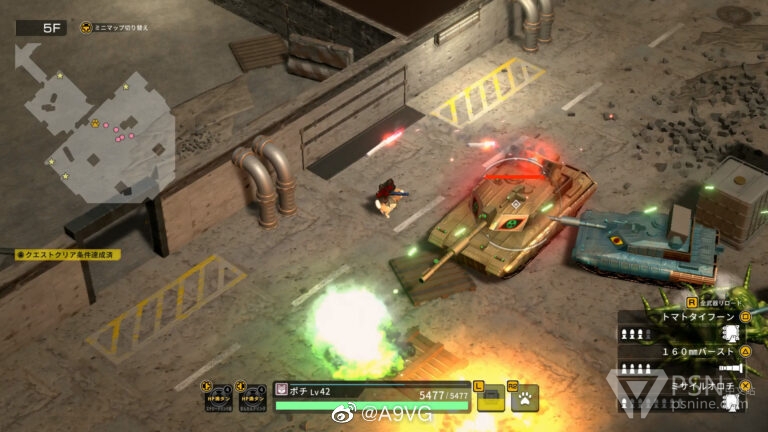Use the second HP recovery tank item
Image resolution: width=768 pixels, height=432 pixels.
pos(250,396)
